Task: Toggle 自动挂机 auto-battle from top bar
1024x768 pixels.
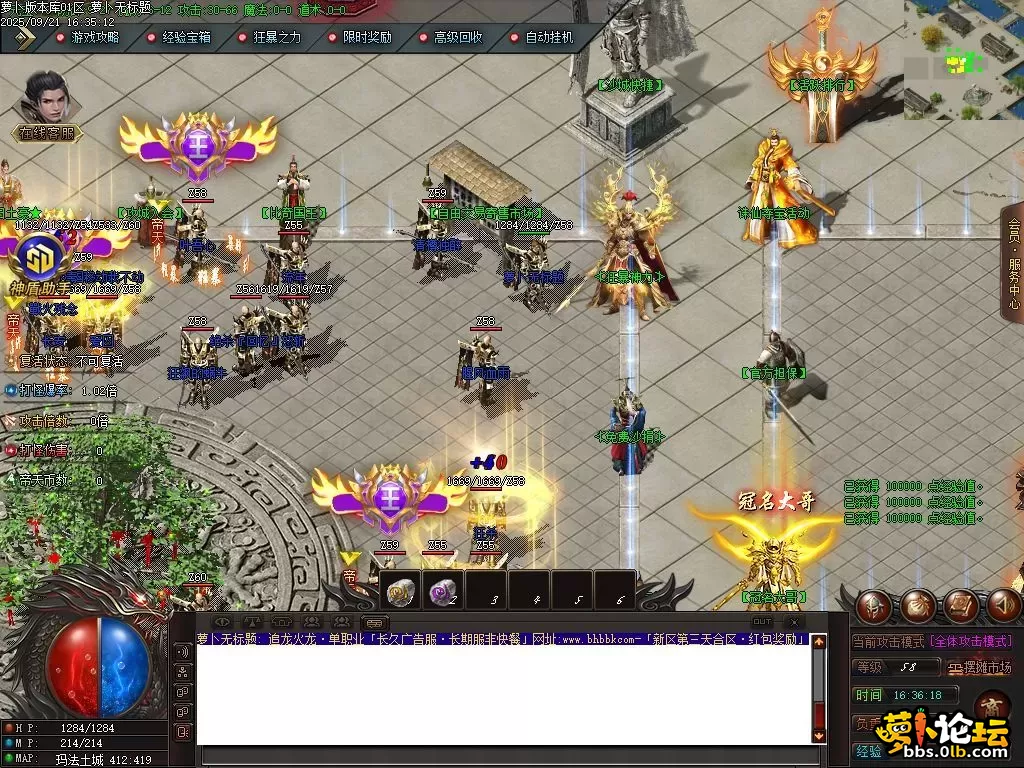Action: [542, 37]
